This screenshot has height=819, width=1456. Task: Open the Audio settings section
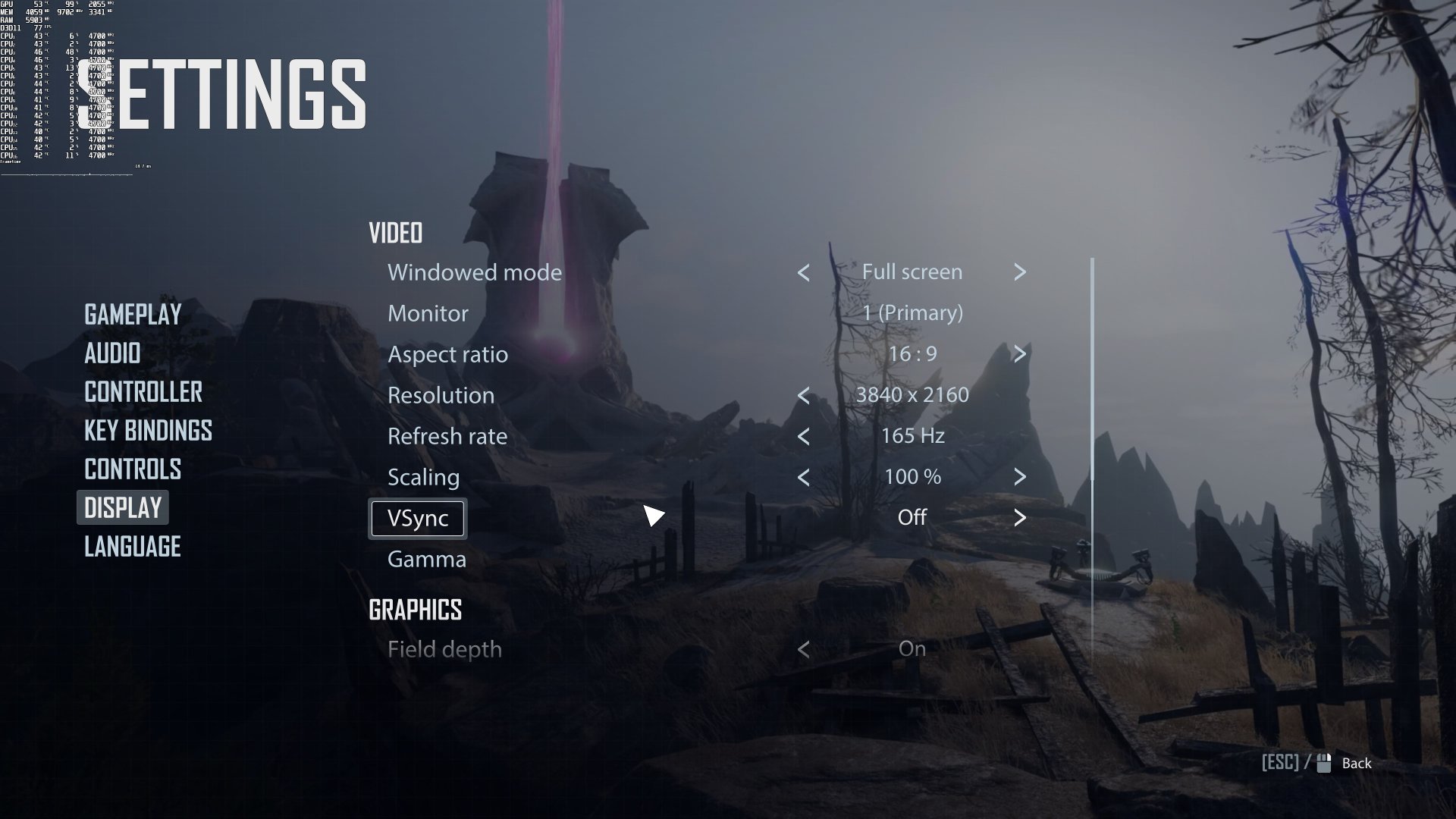[111, 353]
